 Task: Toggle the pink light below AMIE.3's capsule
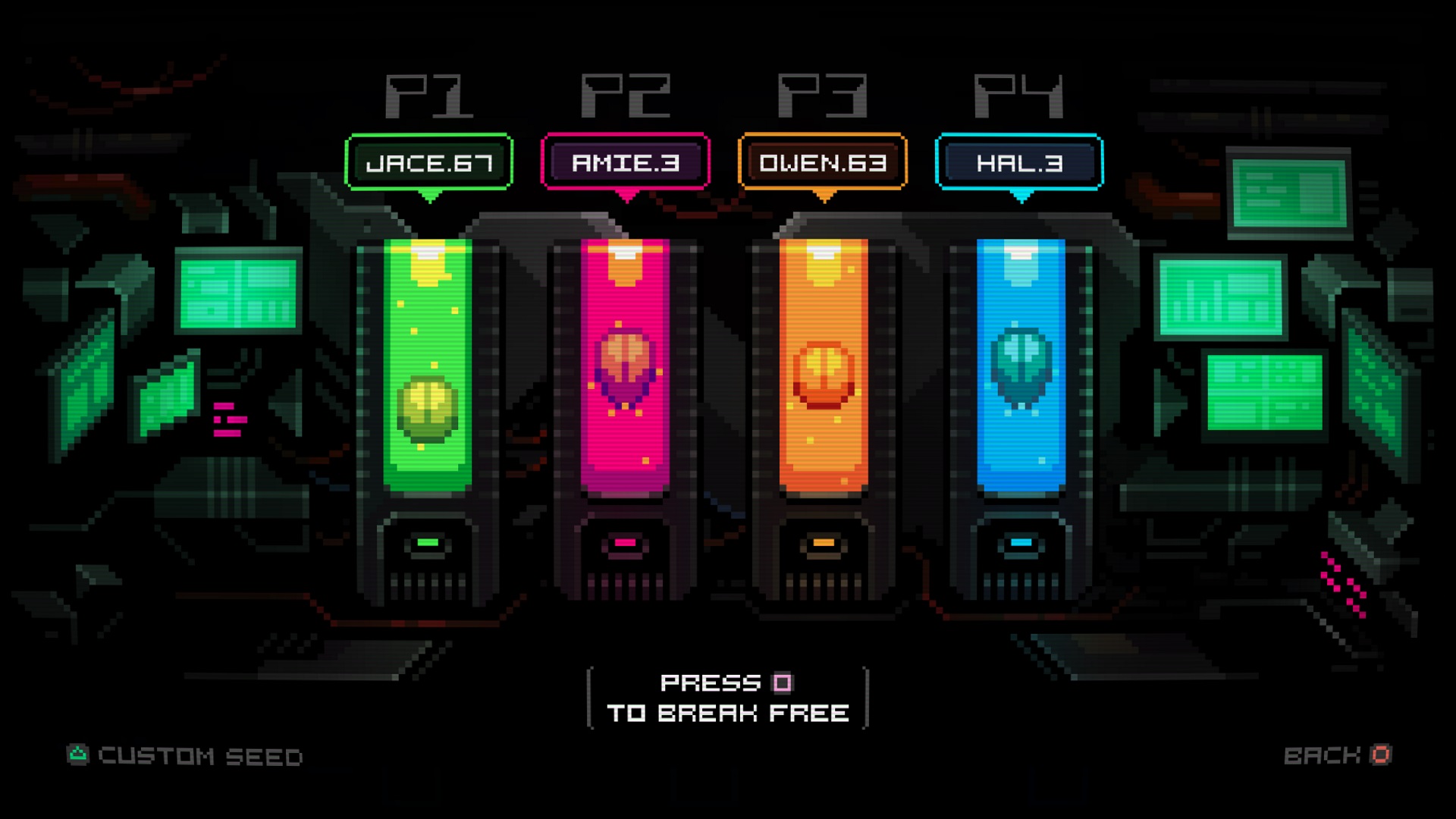tap(623, 543)
